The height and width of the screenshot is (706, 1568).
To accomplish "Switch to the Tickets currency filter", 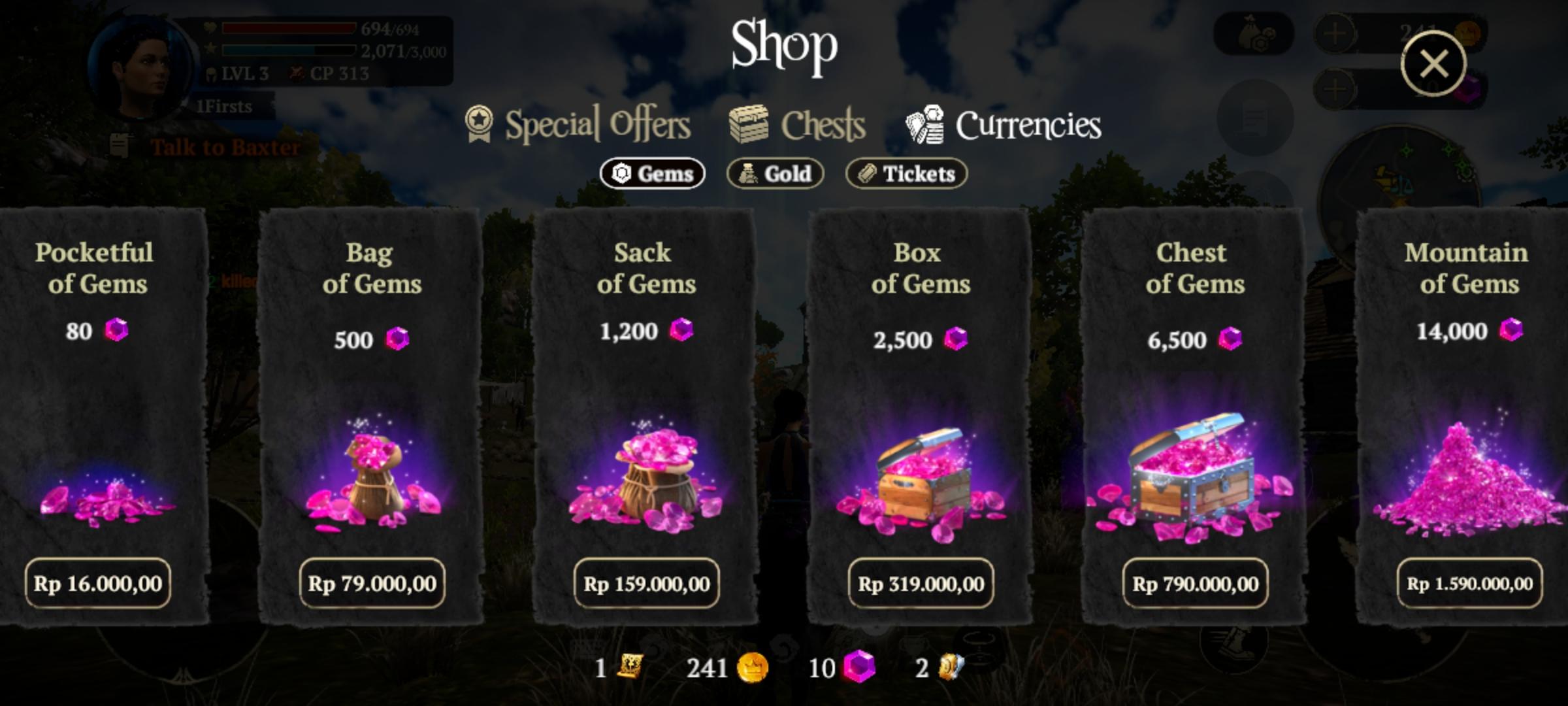I will coord(905,173).
